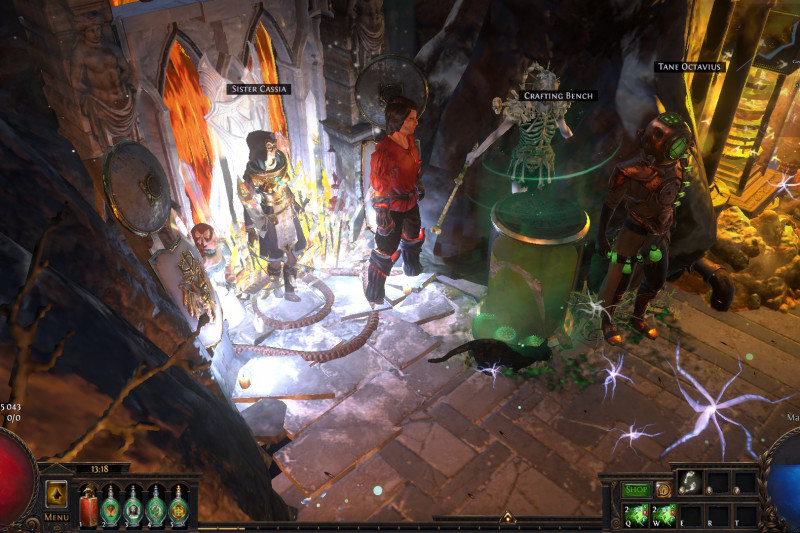Image resolution: width=800 pixels, height=533 pixels.
Task: Activate the green skill bound to W
Action: pyautogui.click(x=661, y=513)
